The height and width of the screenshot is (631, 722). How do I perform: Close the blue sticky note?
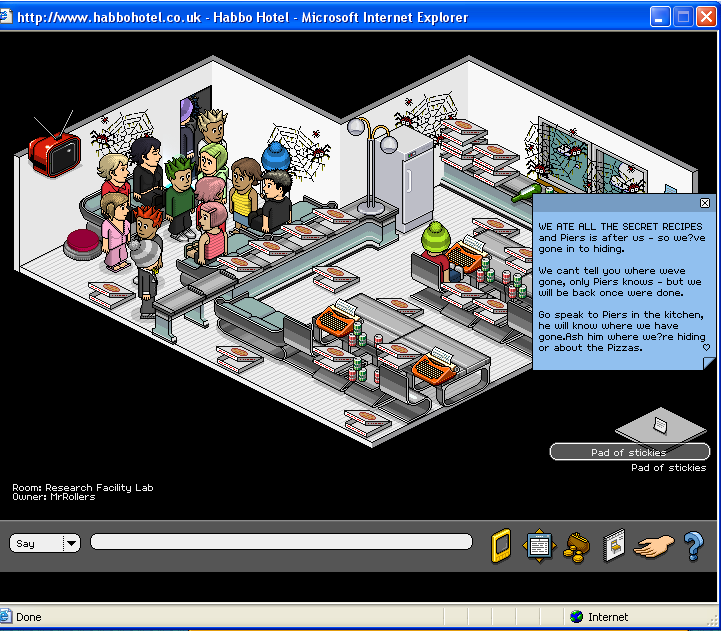coord(705,203)
